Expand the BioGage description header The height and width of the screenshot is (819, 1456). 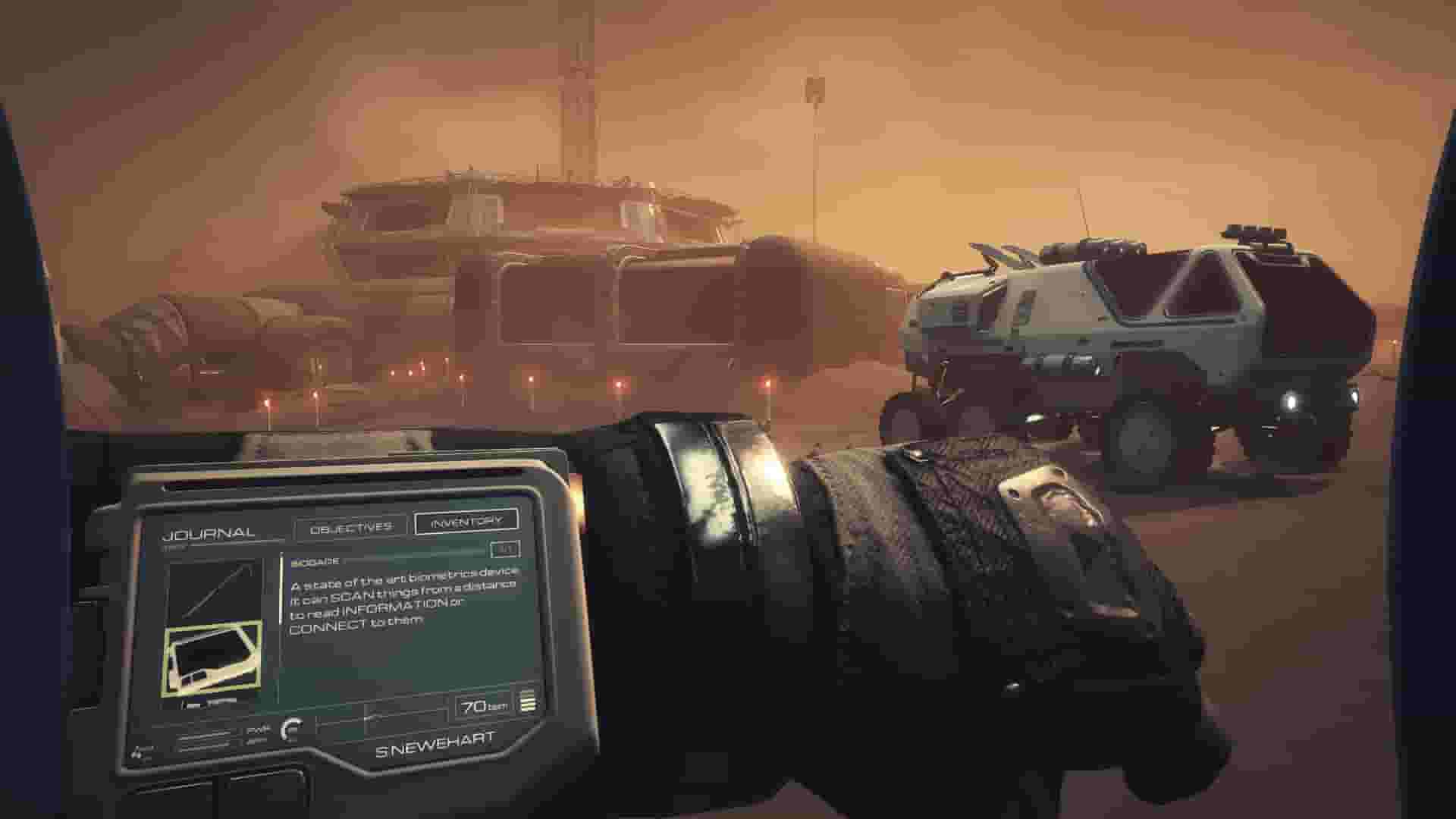pyautogui.click(x=316, y=561)
